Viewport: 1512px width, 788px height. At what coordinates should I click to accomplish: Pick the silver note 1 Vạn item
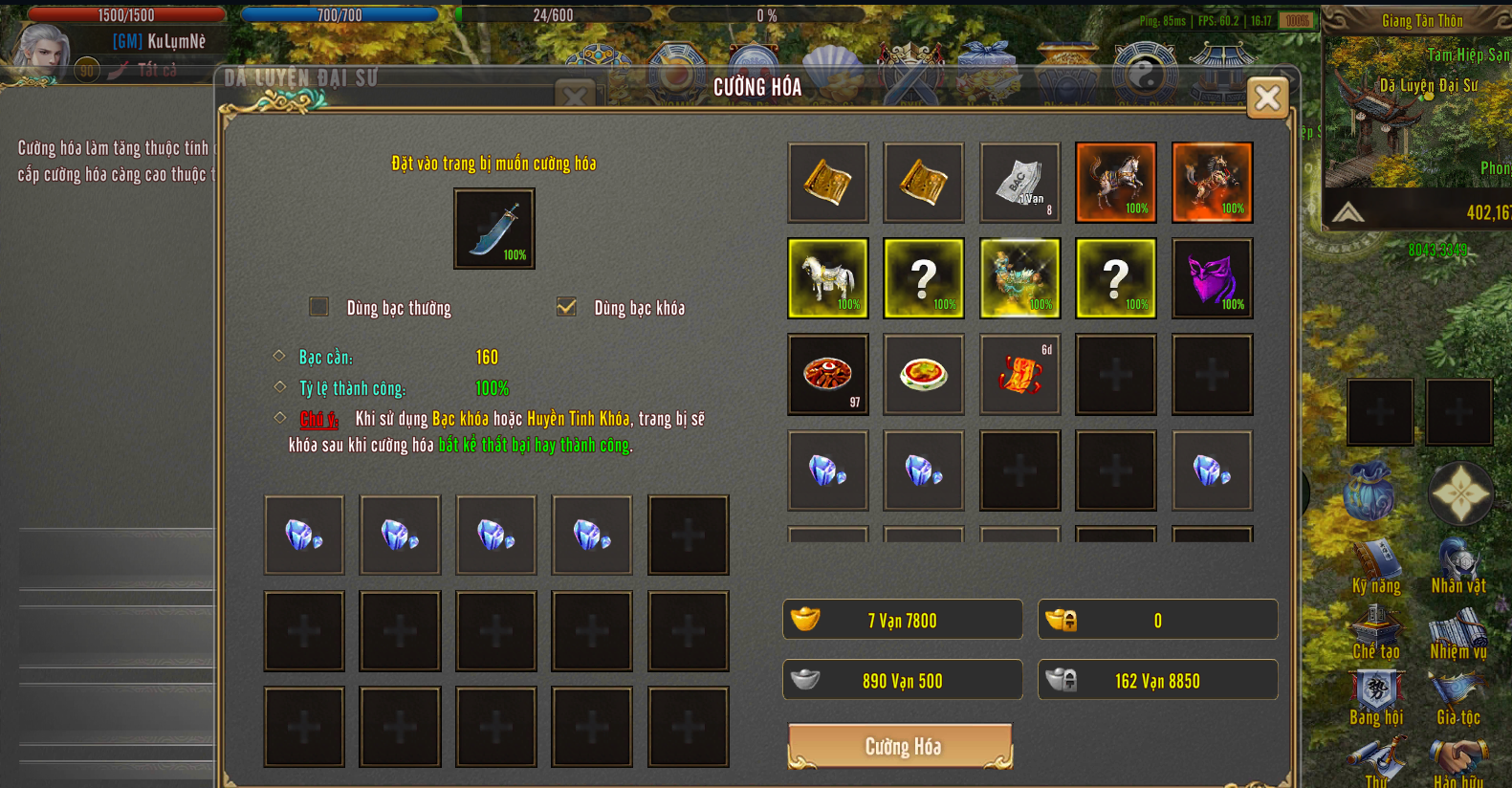(x=1020, y=182)
